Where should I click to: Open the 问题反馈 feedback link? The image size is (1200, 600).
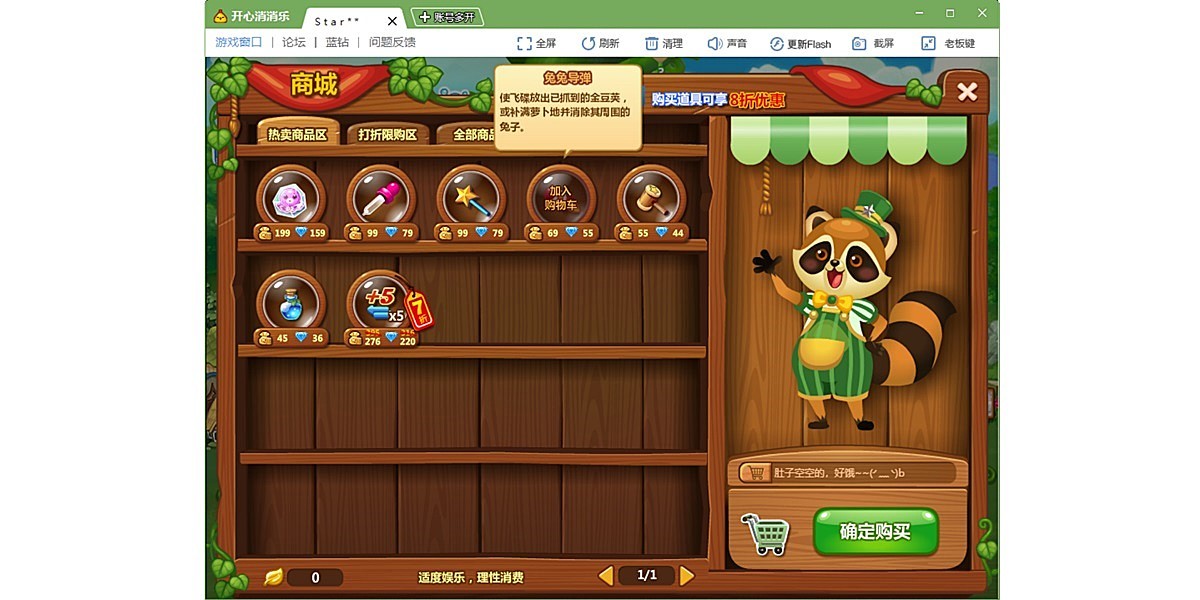point(392,43)
